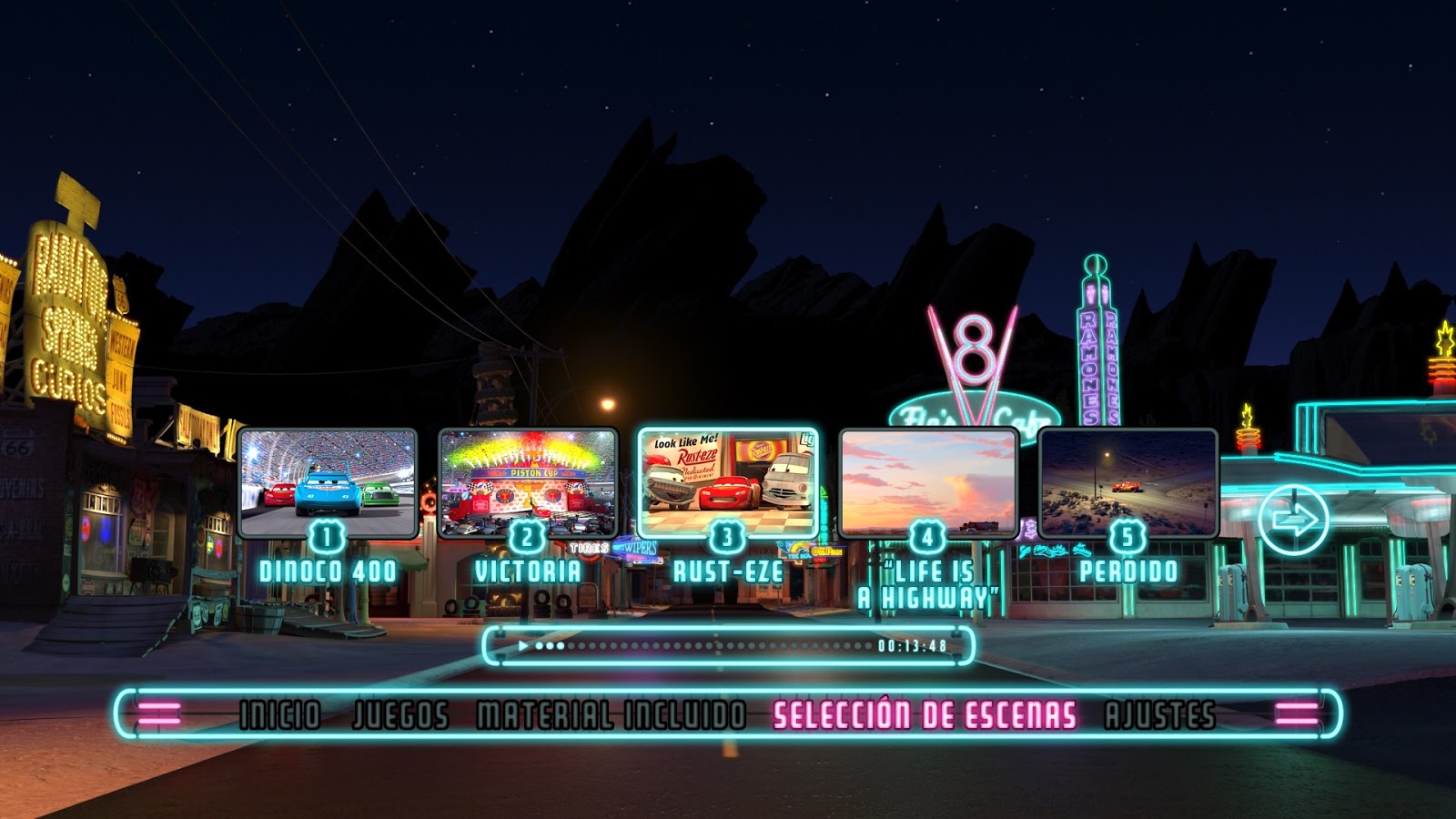Select scene number 4 circle badge
The width and height of the screenshot is (1456, 819).
[x=926, y=535]
